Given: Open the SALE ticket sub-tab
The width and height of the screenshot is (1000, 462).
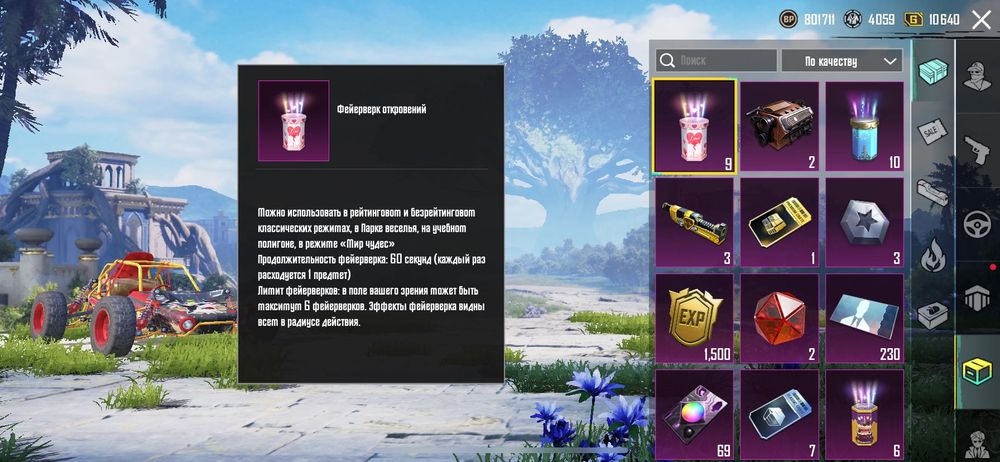Looking at the screenshot, I should coord(932,133).
